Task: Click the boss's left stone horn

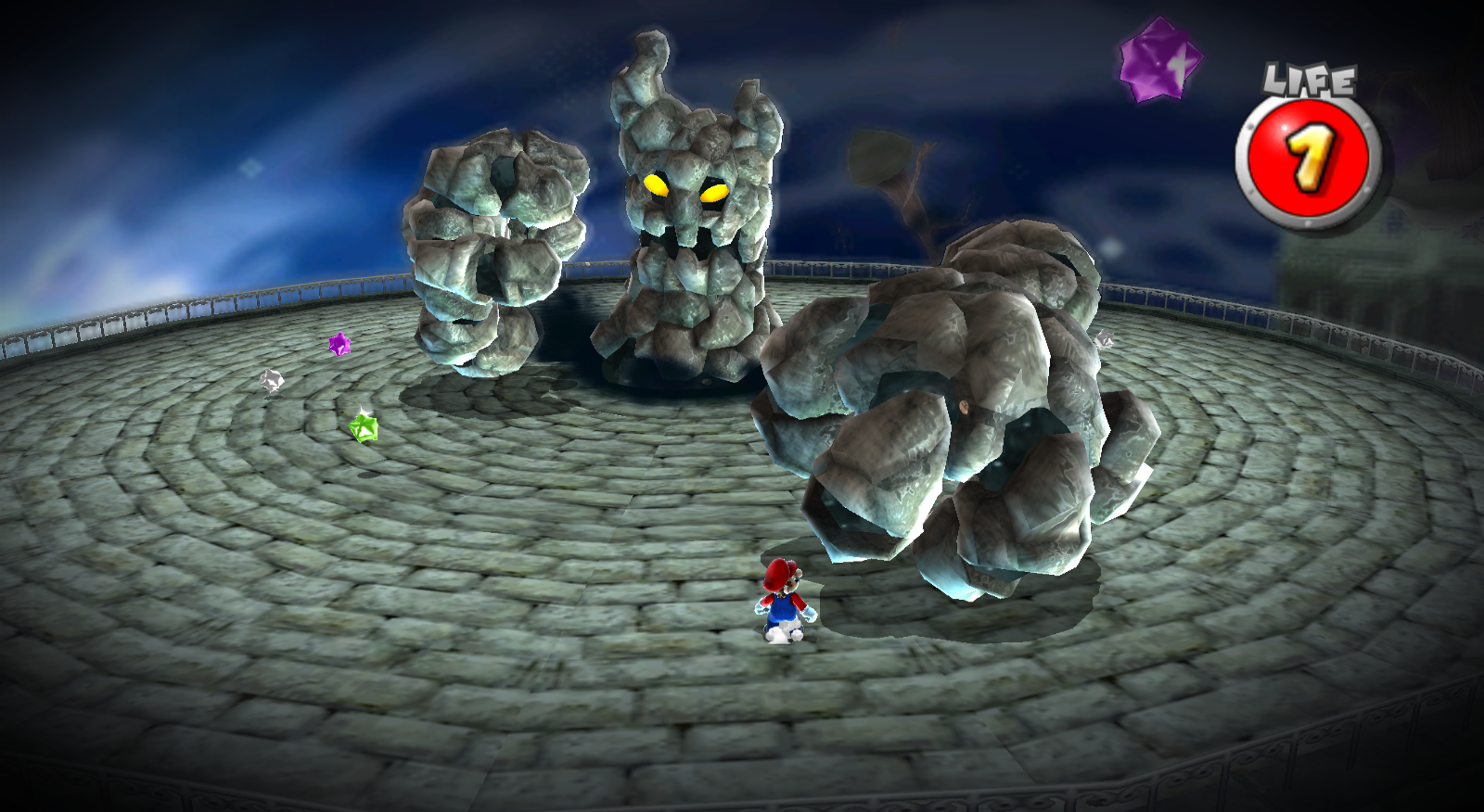Action: [x=644, y=65]
